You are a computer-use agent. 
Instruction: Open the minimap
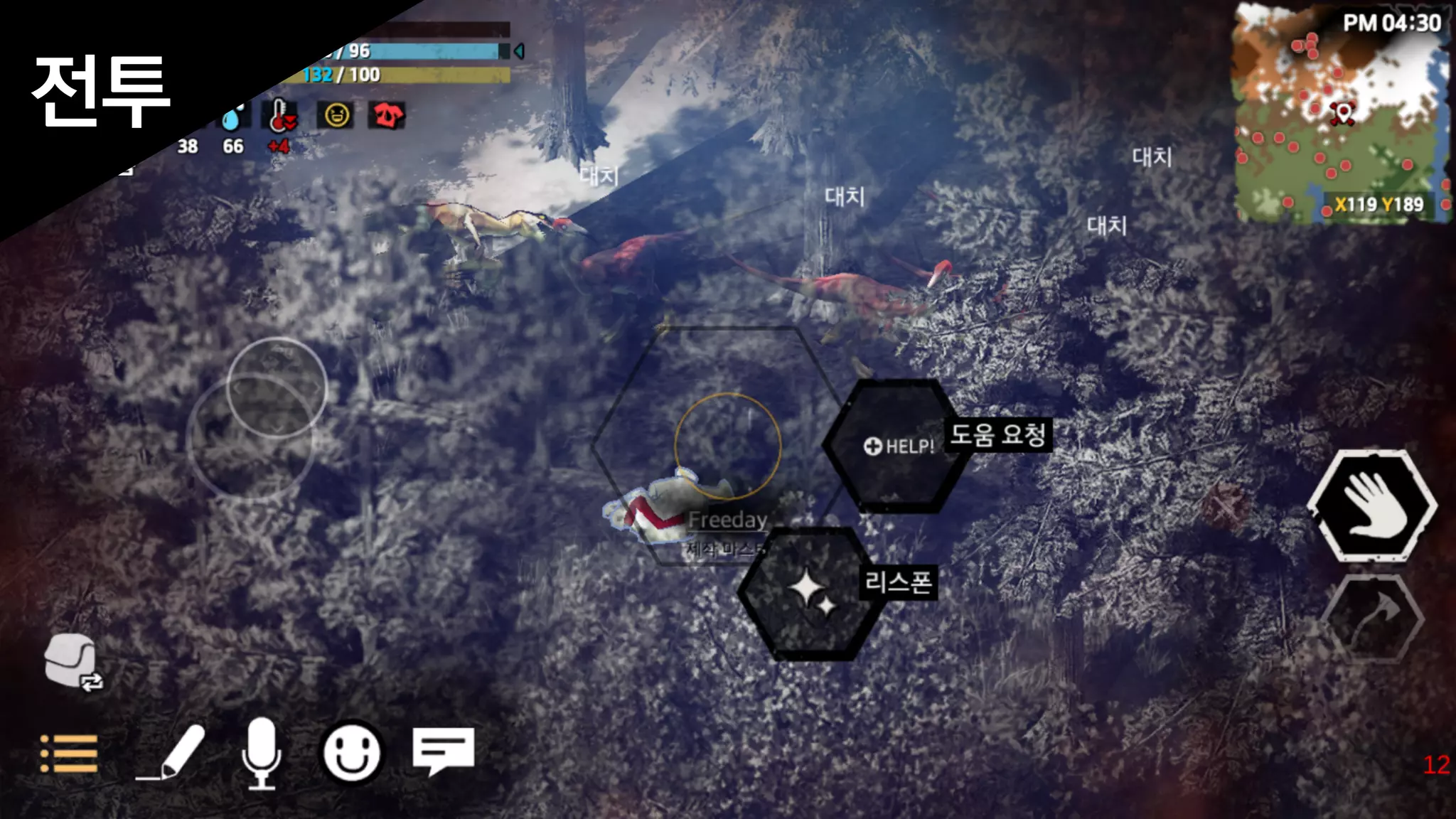[1342, 114]
